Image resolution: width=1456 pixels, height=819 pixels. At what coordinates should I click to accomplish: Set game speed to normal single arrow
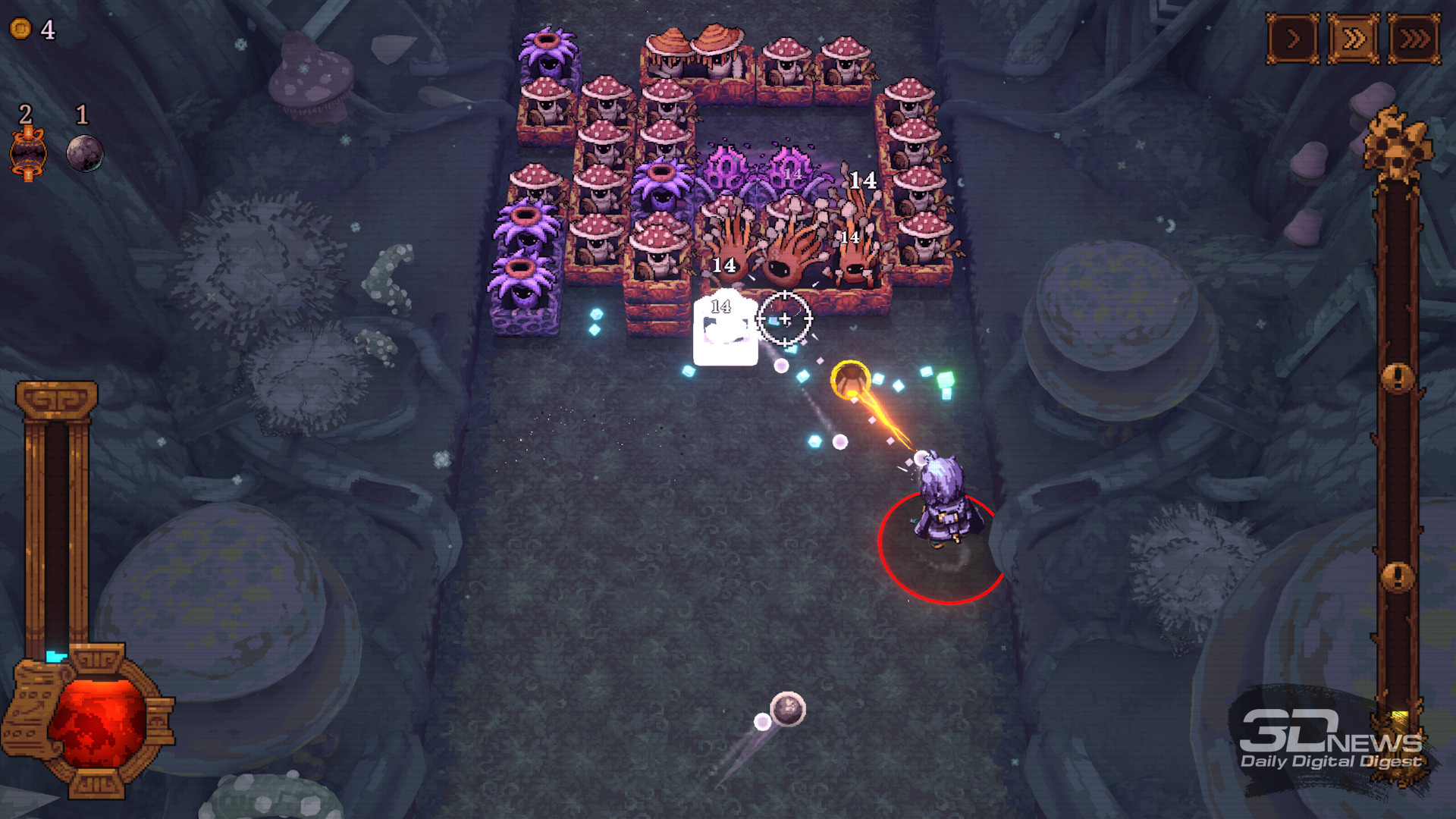1293,39
